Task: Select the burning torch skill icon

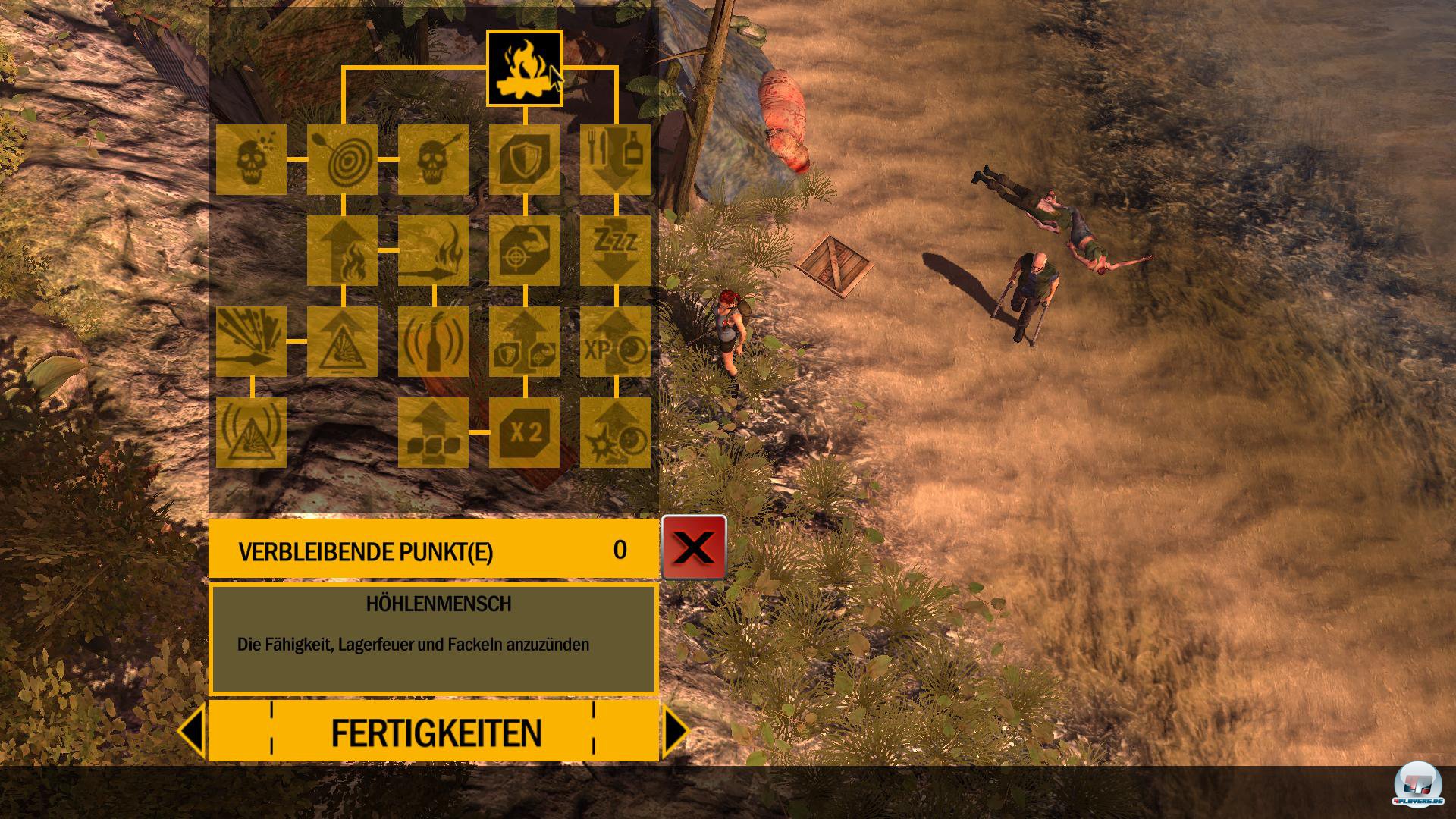Action: 433,251
